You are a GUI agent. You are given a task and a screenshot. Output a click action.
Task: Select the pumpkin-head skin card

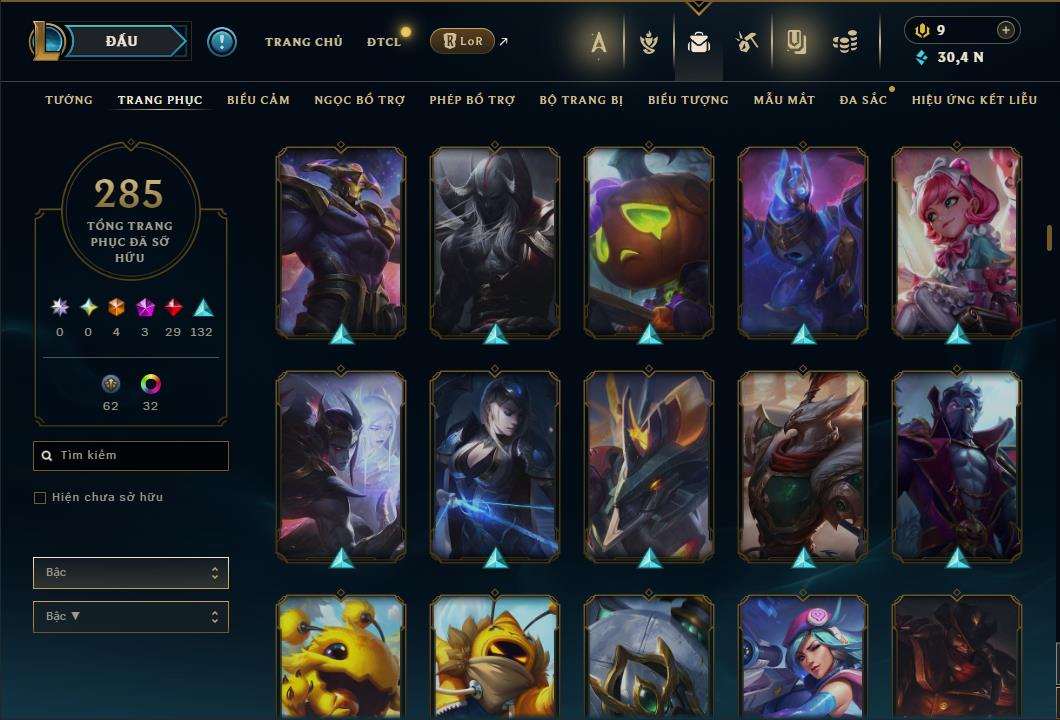tap(649, 242)
